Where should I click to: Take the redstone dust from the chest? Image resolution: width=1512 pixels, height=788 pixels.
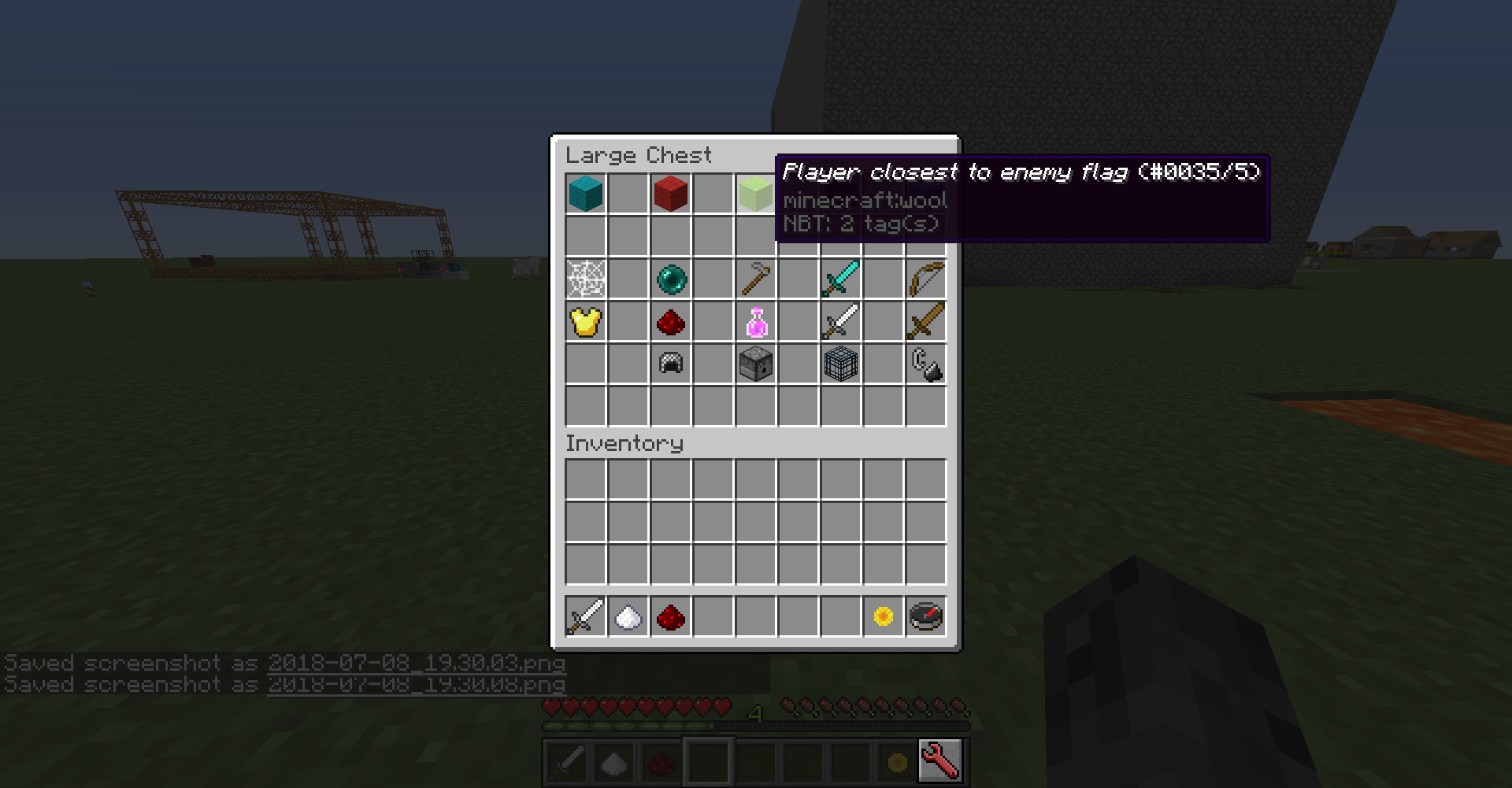click(670, 321)
